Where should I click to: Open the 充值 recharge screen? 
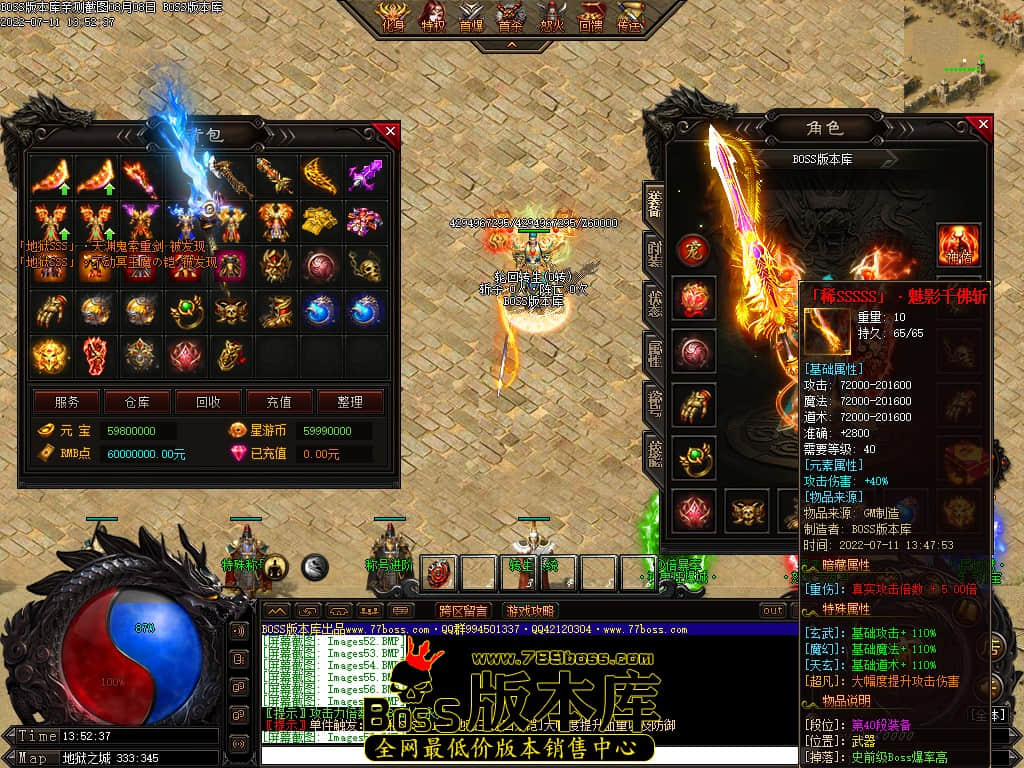click(279, 402)
